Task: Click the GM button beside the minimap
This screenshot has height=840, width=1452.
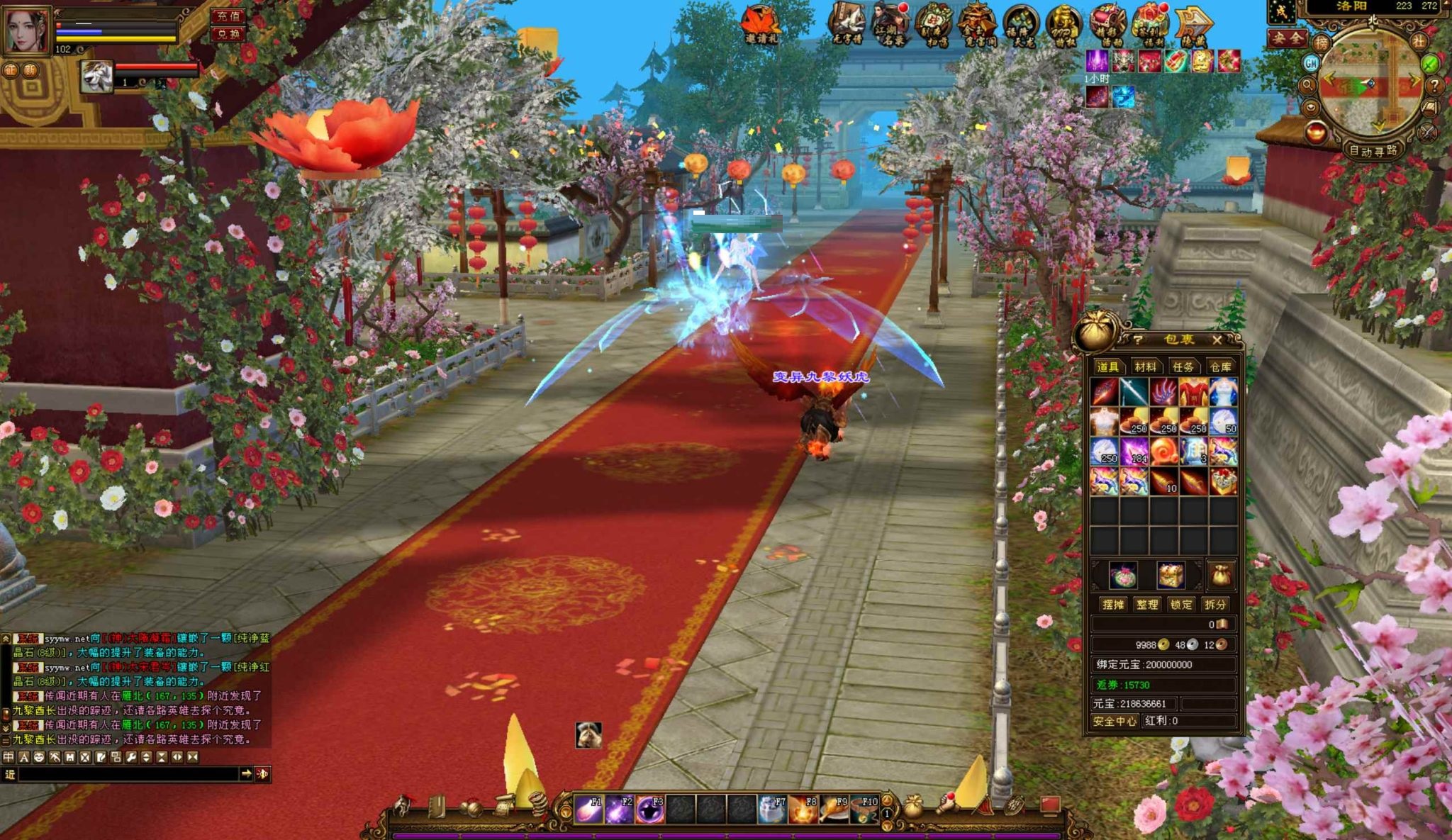Action: tap(1311, 63)
